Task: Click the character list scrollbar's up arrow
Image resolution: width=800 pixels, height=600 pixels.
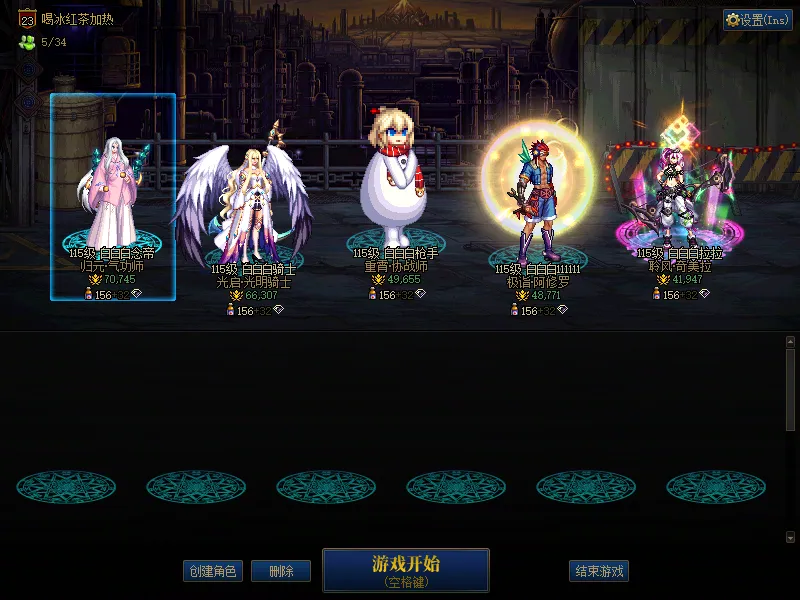Action: point(790,342)
